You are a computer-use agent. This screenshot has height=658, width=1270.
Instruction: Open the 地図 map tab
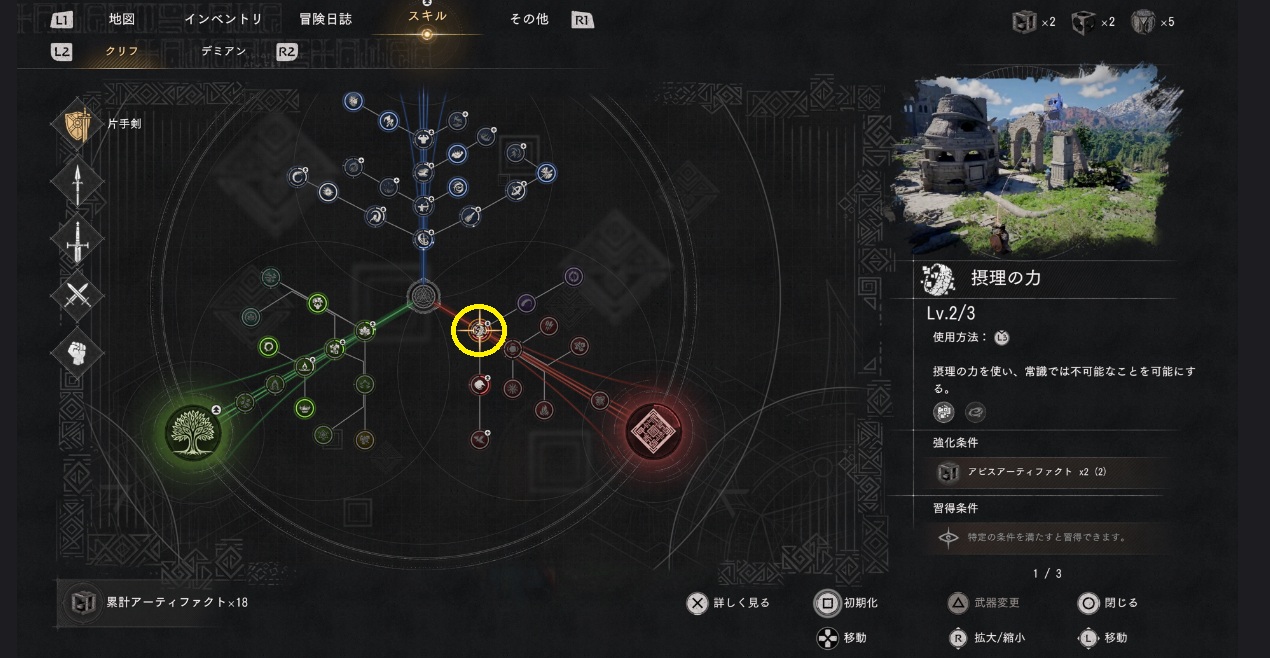(121, 19)
